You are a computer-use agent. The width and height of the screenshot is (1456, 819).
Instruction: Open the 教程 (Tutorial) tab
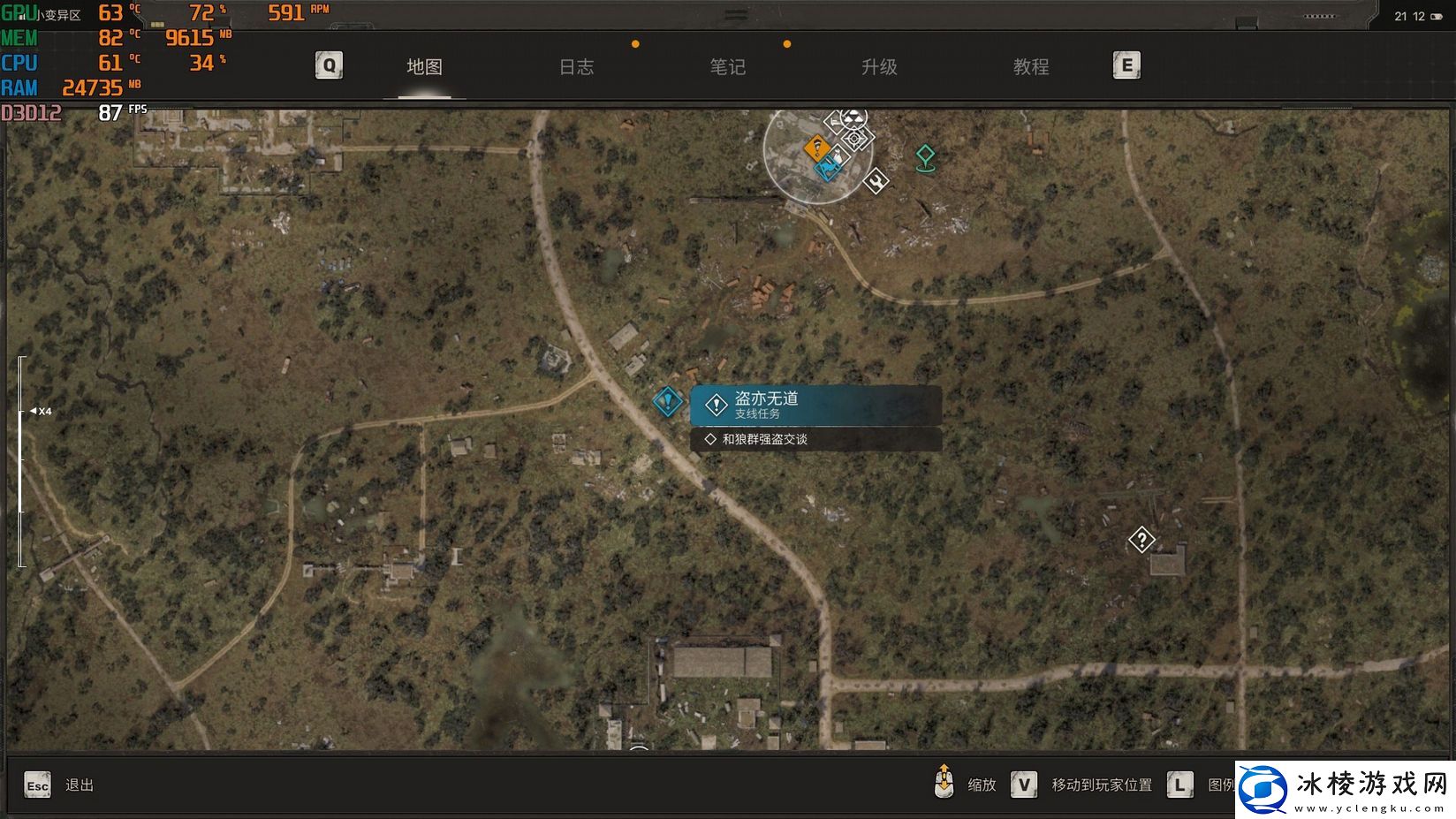point(1030,67)
